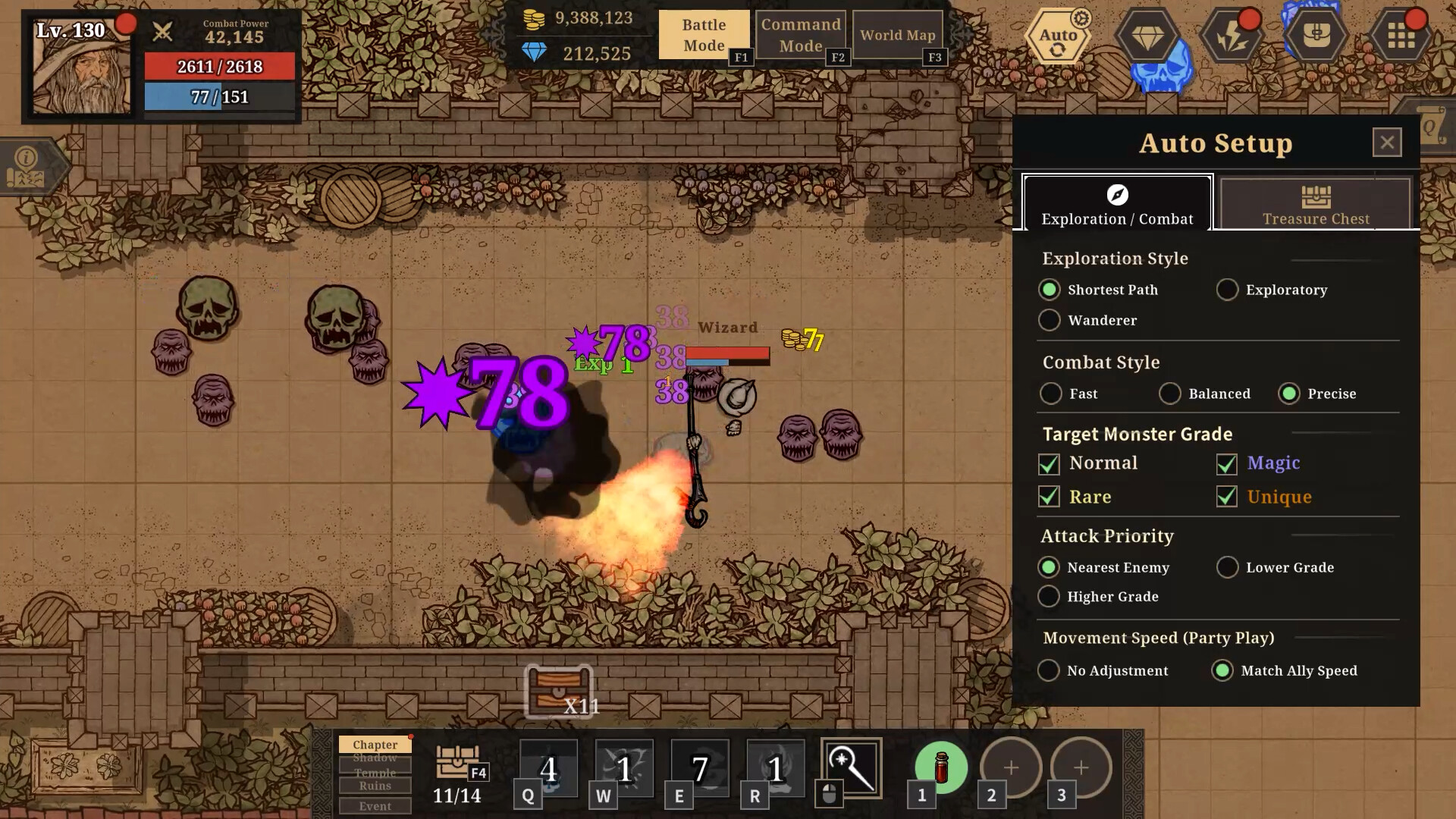Open the lightning skills icon with red notification
This screenshot has height=819, width=1456.
1232,36
